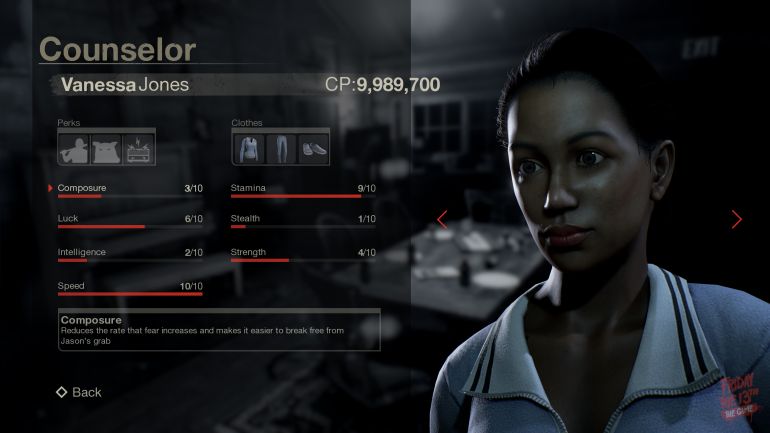Screen dimensions: 770x433
Task: Go back using the Back button
Action: (x=79, y=392)
